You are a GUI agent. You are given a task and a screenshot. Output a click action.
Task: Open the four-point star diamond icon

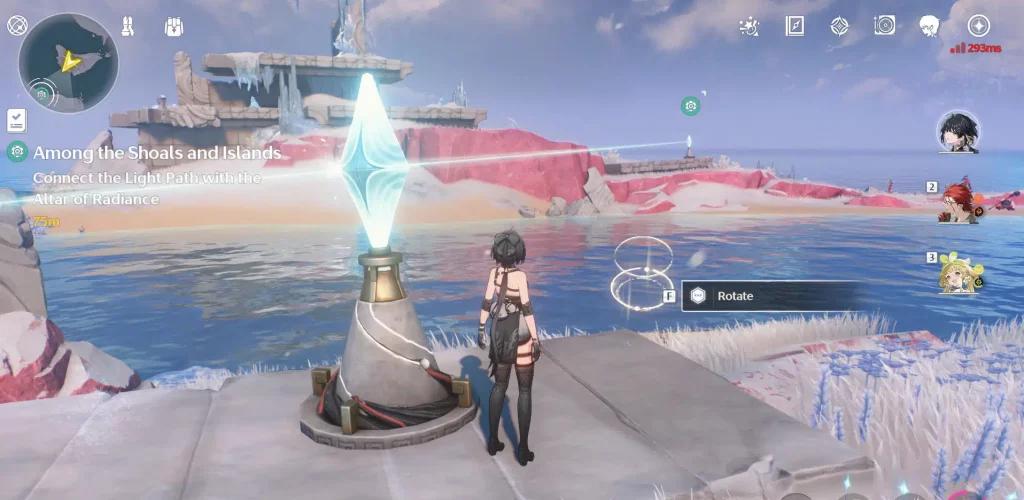pos(840,26)
